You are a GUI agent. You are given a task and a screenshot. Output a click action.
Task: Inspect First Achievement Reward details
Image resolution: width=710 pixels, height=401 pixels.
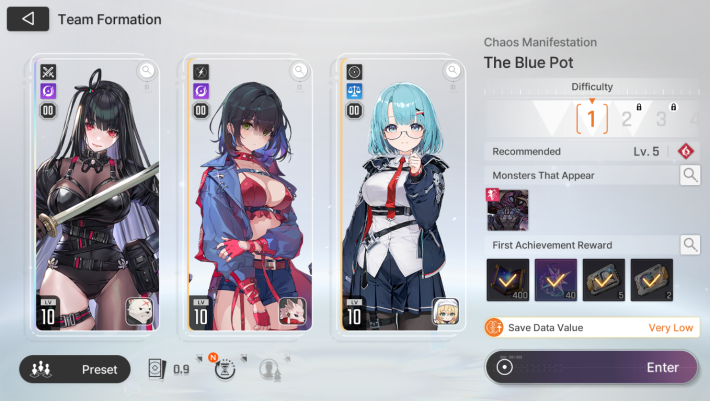[x=690, y=244]
